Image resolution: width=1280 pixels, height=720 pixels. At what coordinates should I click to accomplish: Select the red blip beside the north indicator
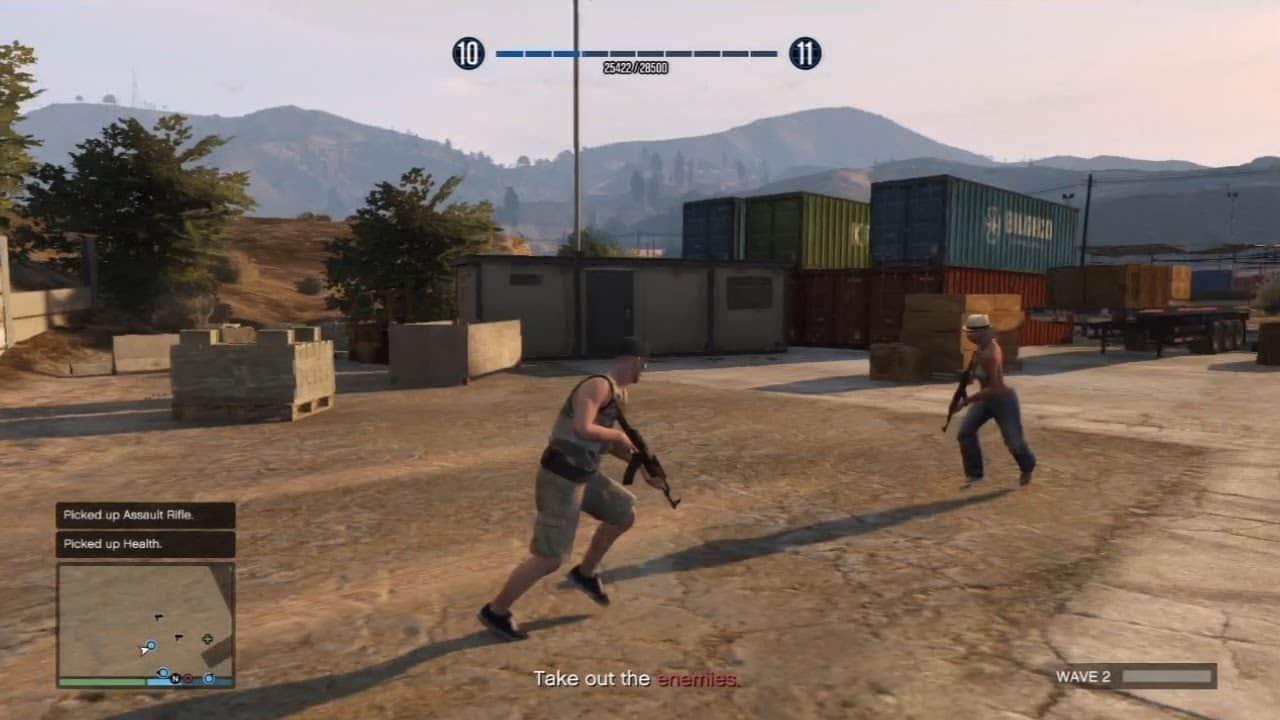pyautogui.click(x=188, y=679)
